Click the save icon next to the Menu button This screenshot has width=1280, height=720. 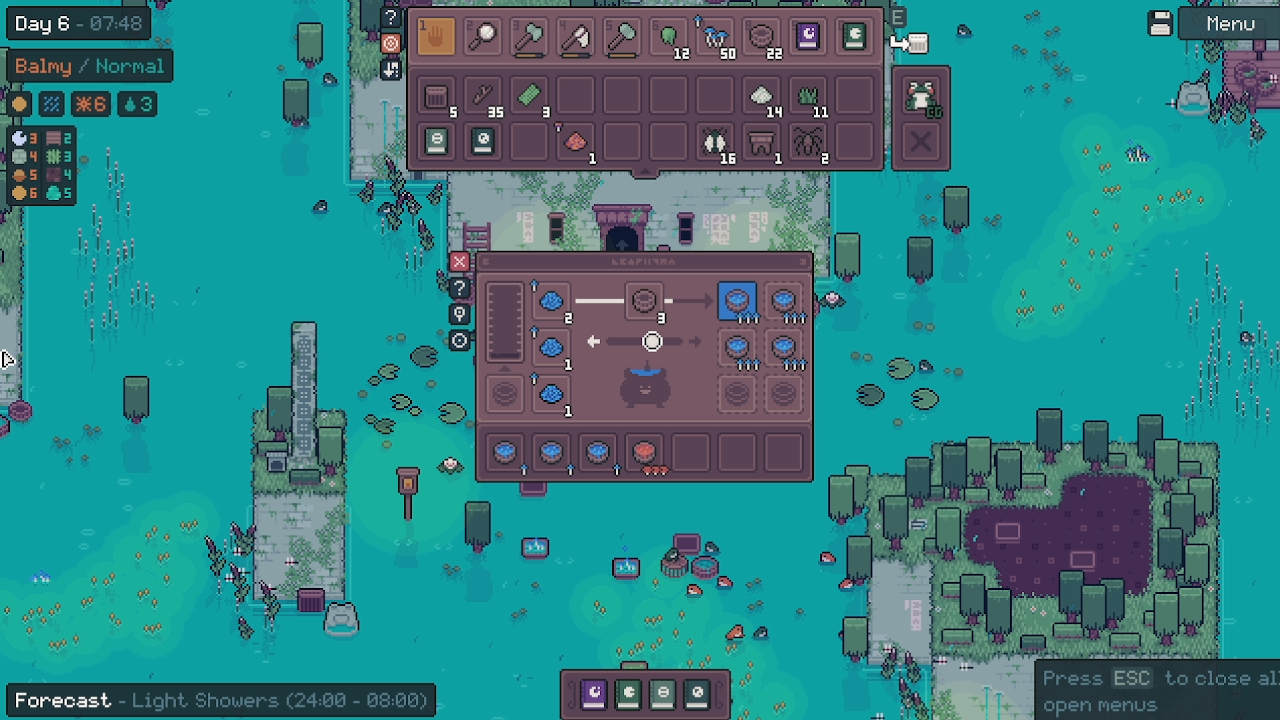click(x=1159, y=23)
